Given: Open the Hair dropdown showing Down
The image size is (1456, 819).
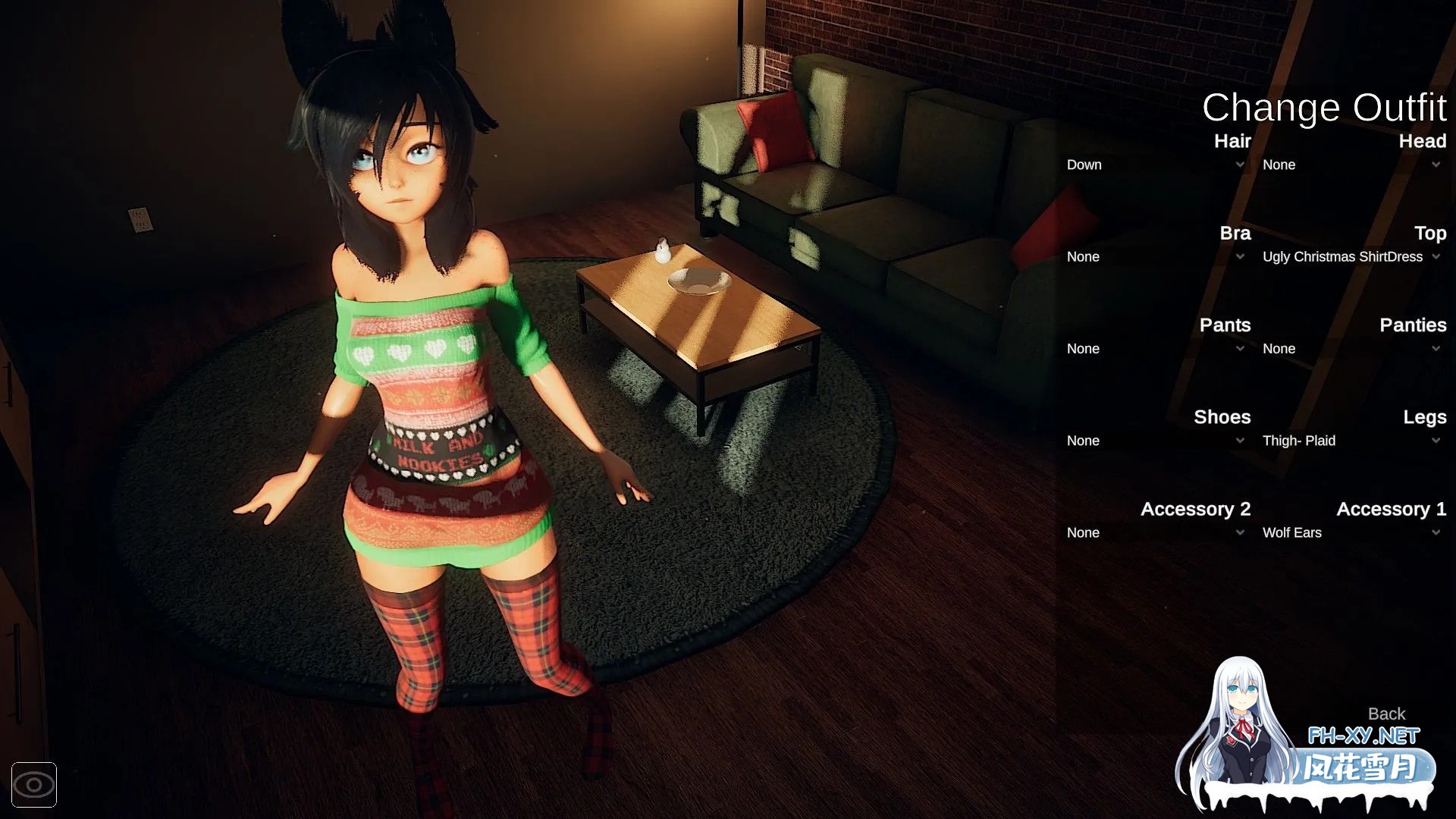Looking at the screenshot, I should (1155, 165).
